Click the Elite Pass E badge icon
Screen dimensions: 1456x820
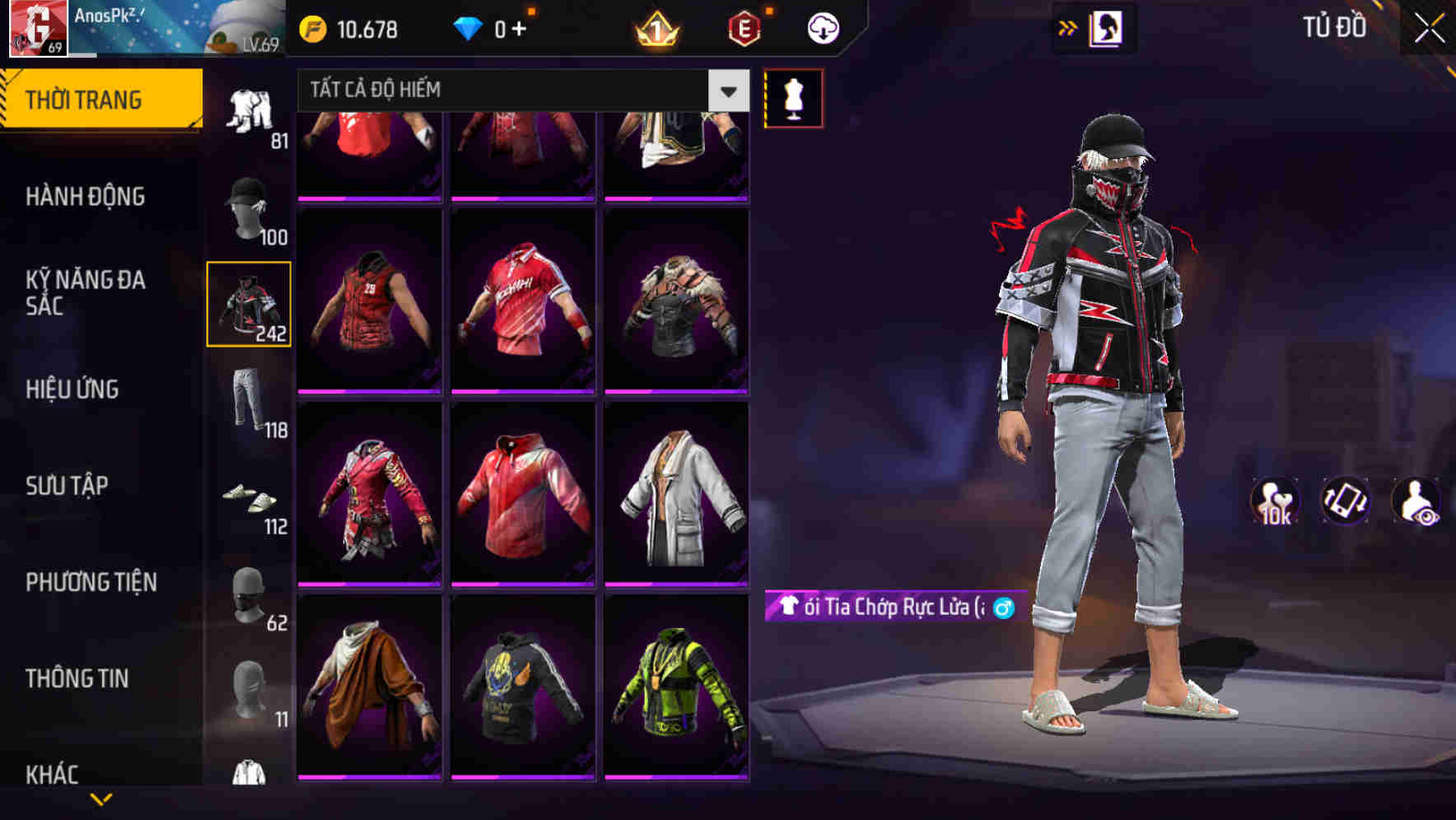pos(743,29)
